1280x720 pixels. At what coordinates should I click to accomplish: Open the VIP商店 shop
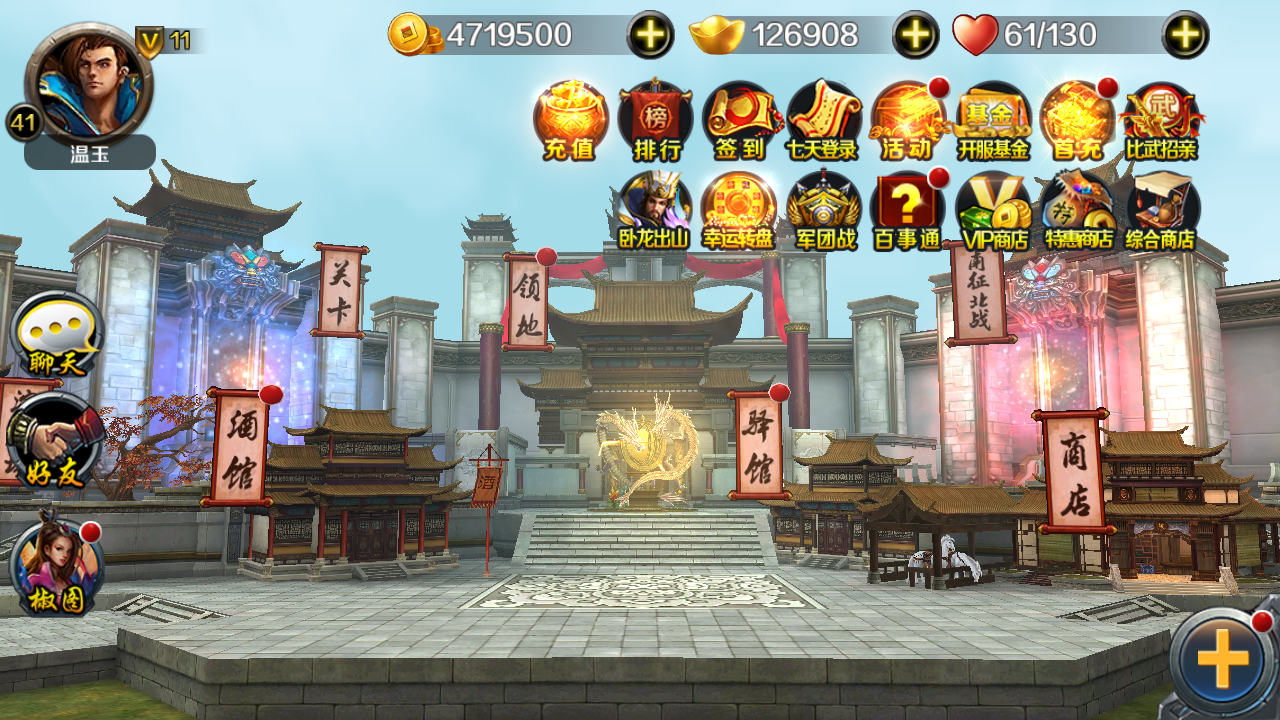pyautogui.click(x=993, y=210)
